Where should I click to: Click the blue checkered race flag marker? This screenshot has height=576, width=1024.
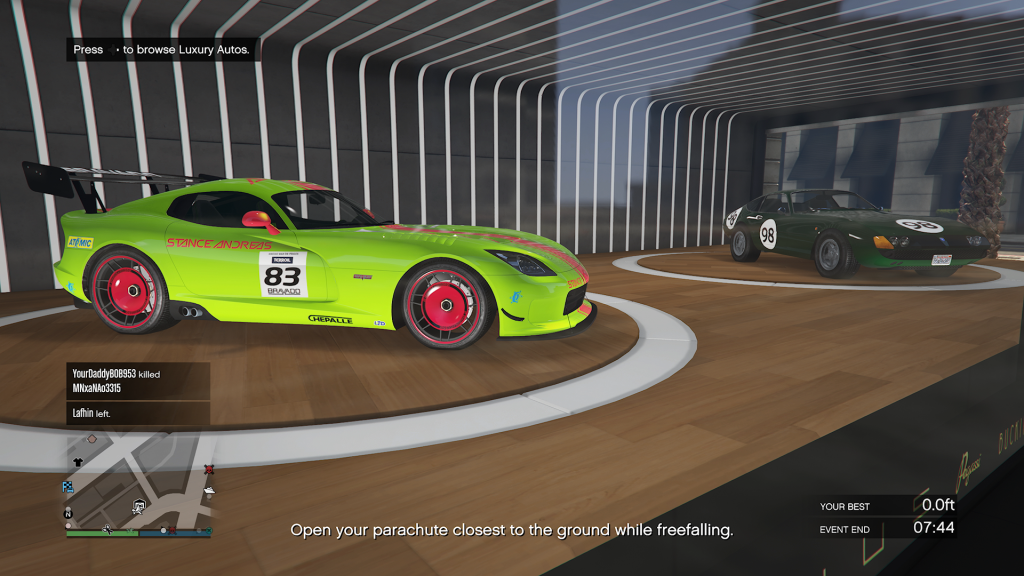tap(68, 486)
